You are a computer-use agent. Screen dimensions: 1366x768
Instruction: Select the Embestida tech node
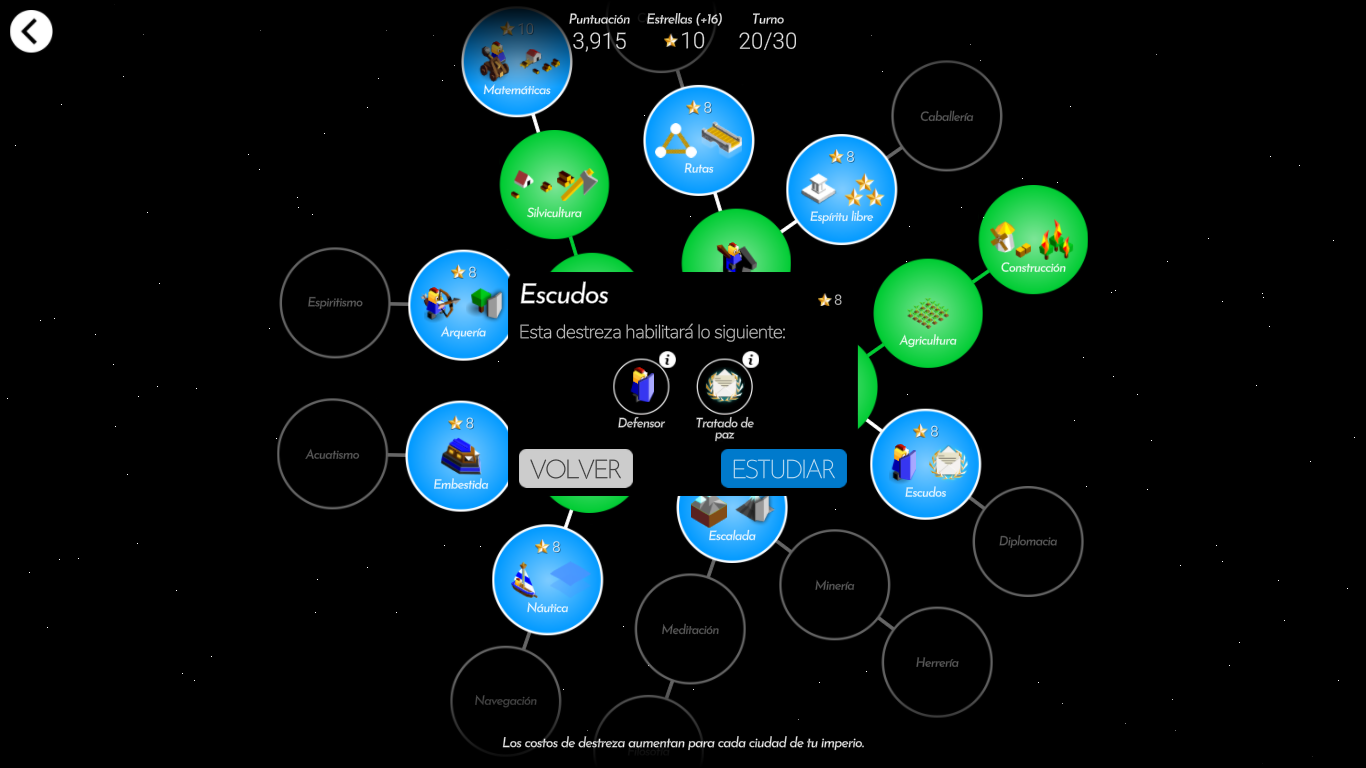point(460,457)
